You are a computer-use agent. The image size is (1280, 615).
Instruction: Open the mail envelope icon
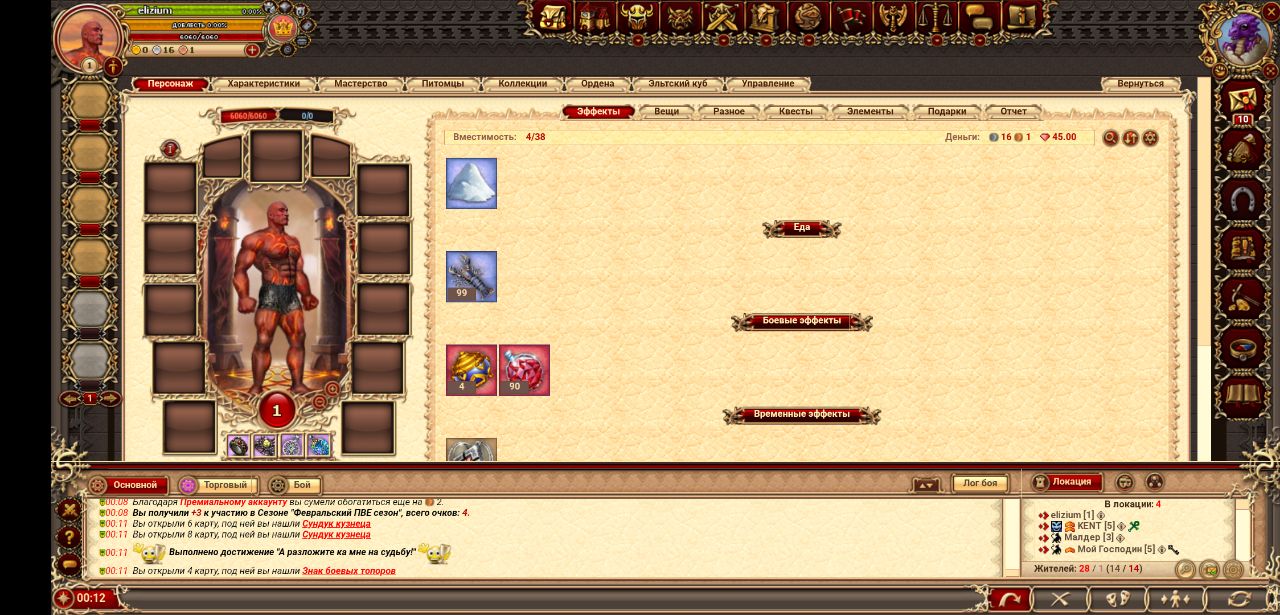(x=1242, y=101)
